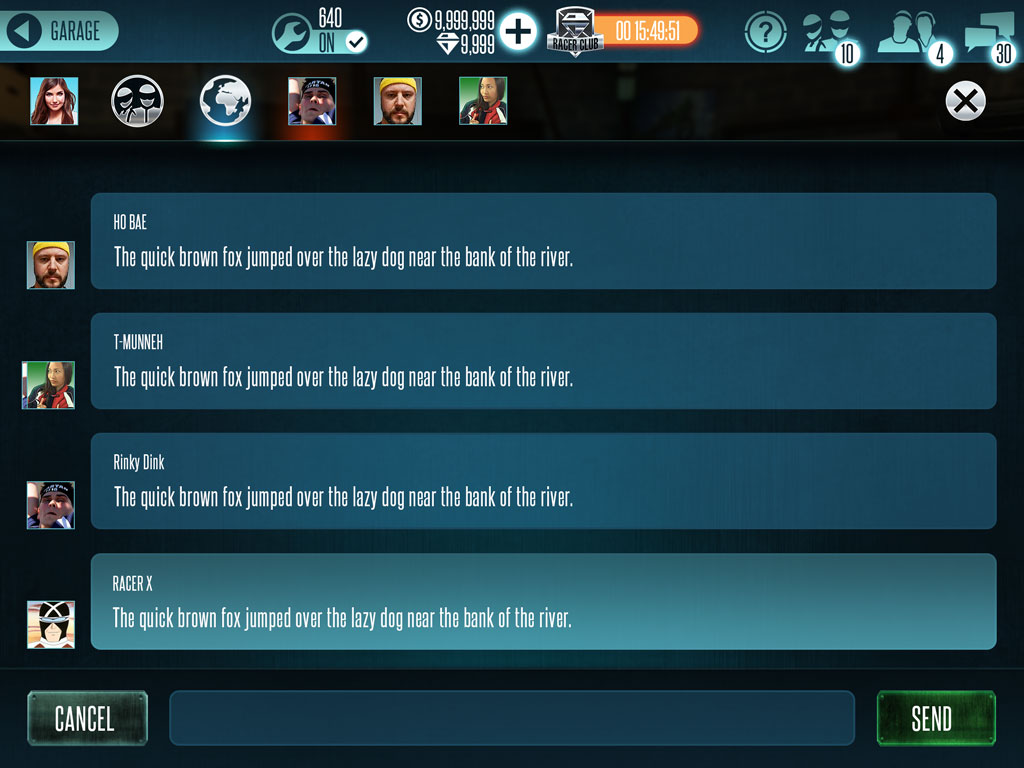Select T-MUNNEH's chat message
This screenshot has height=768, width=1024.
point(543,361)
